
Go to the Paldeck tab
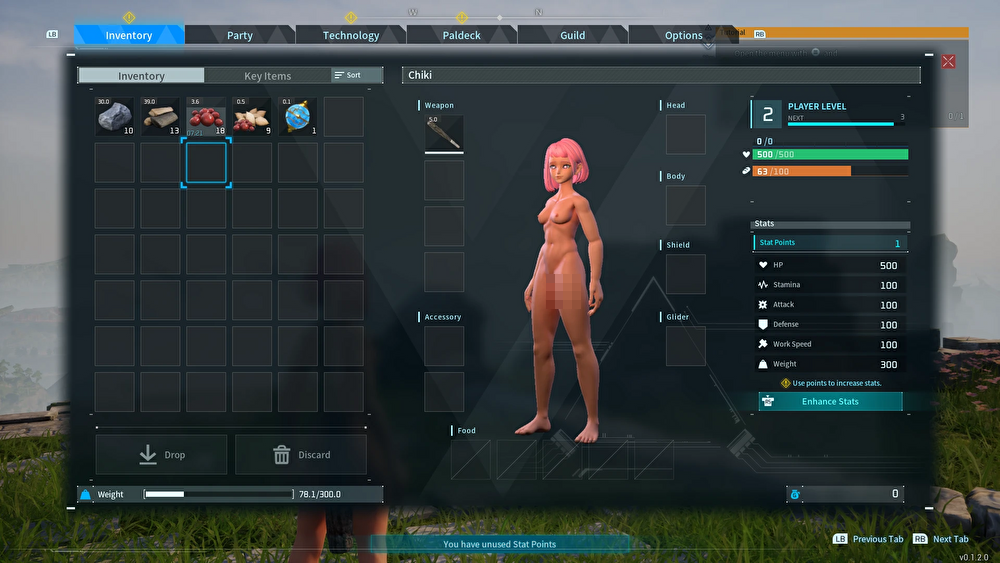pyautogui.click(x=462, y=35)
